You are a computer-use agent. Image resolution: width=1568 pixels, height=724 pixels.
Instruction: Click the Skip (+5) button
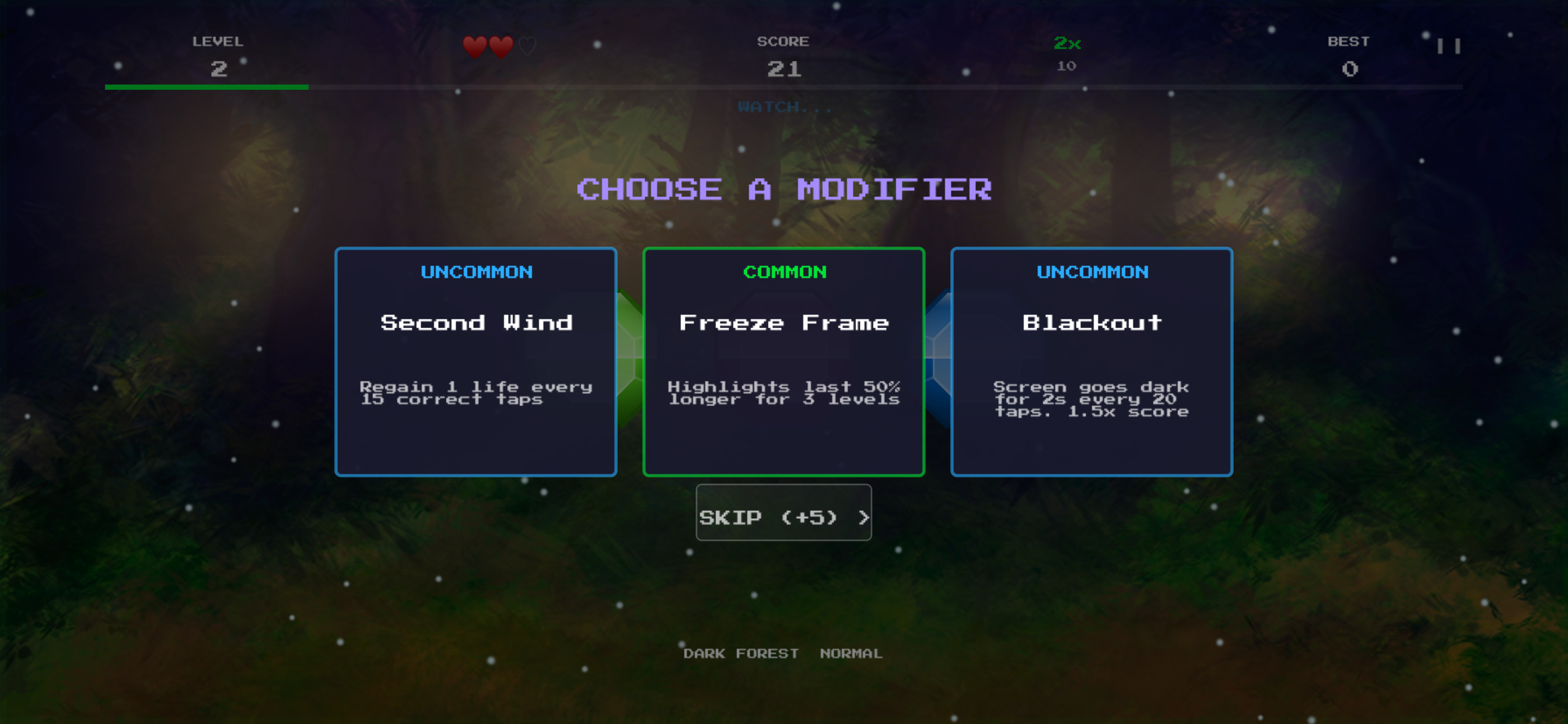(784, 514)
